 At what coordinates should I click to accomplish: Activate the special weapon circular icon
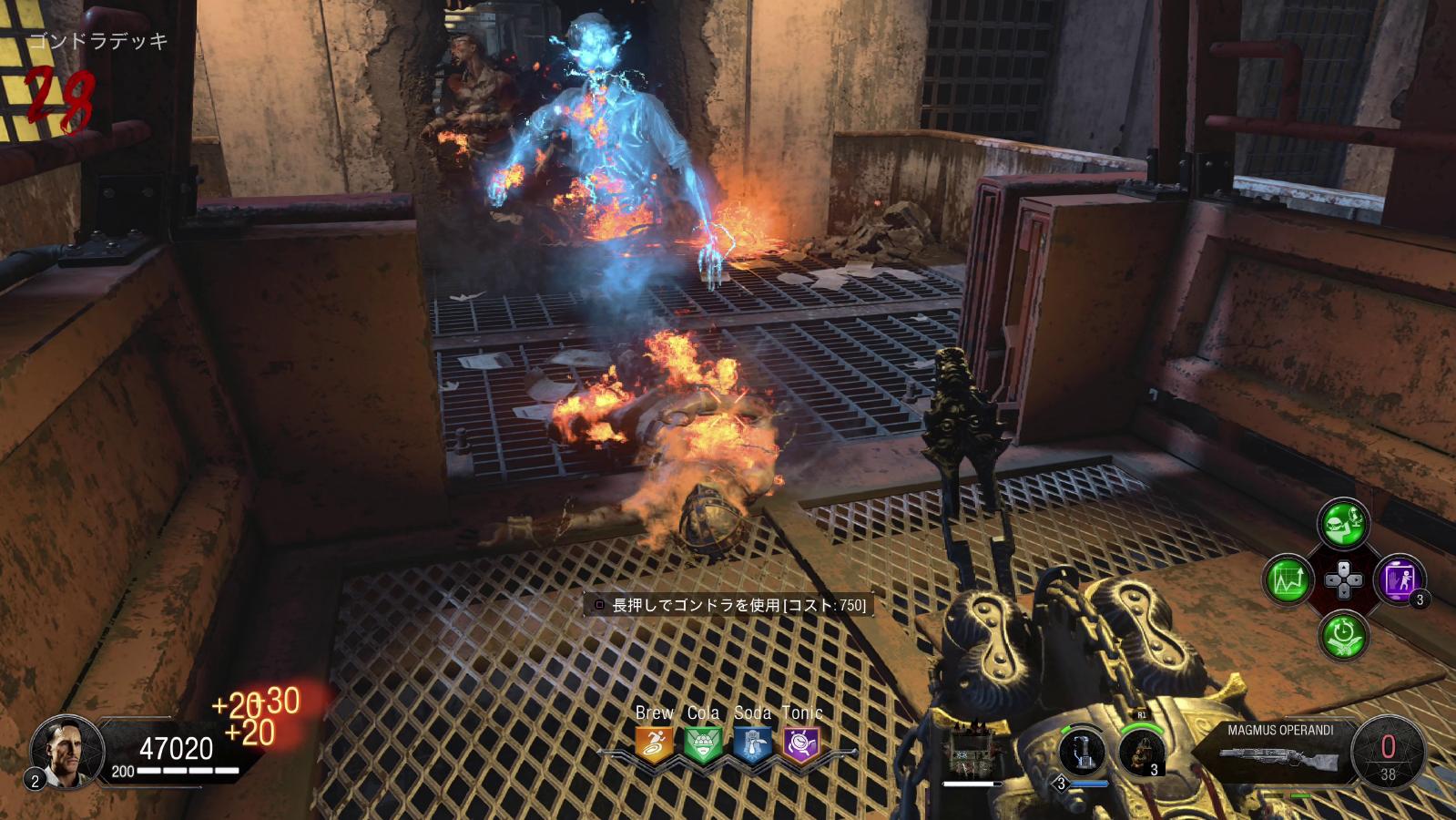tap(1083, 753)
